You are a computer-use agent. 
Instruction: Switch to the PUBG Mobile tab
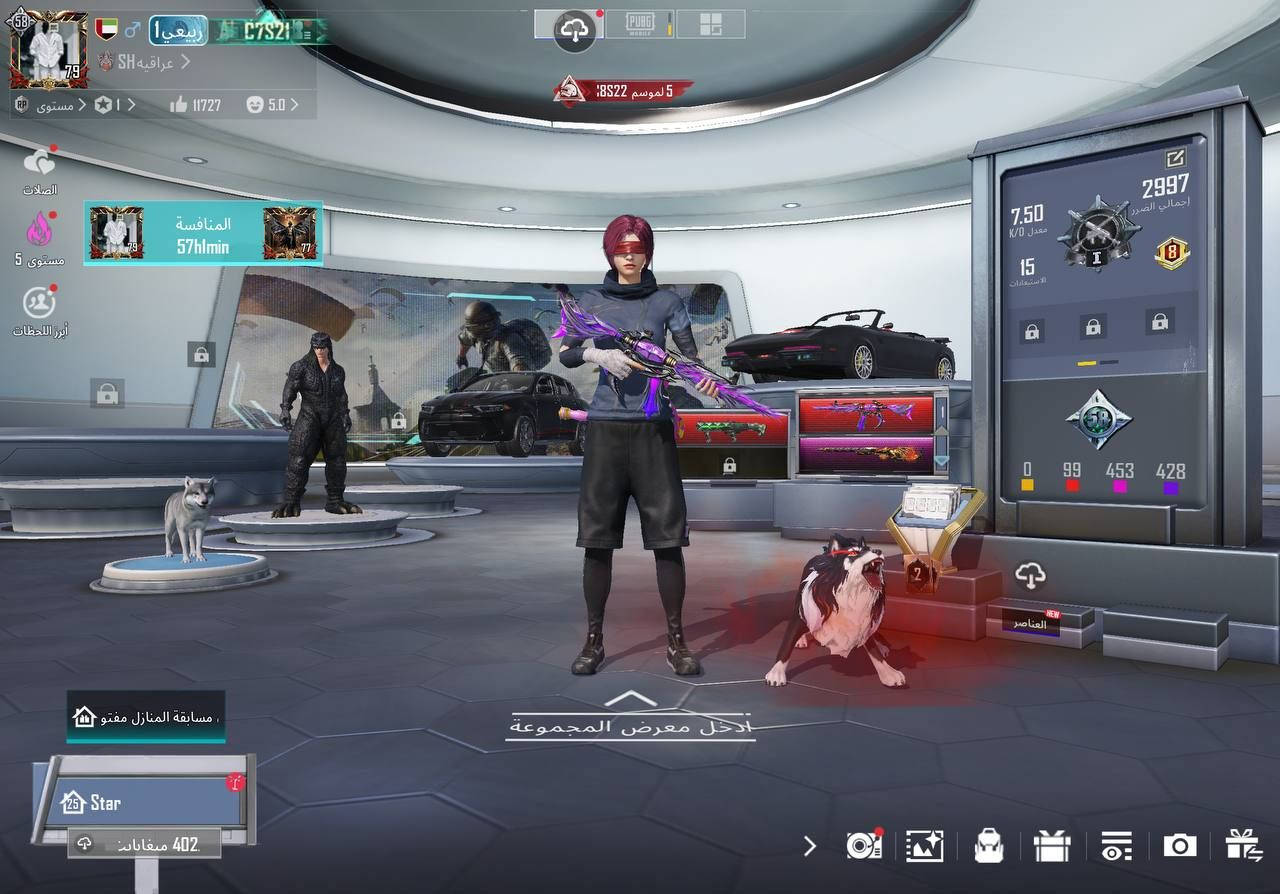(640, 25)
